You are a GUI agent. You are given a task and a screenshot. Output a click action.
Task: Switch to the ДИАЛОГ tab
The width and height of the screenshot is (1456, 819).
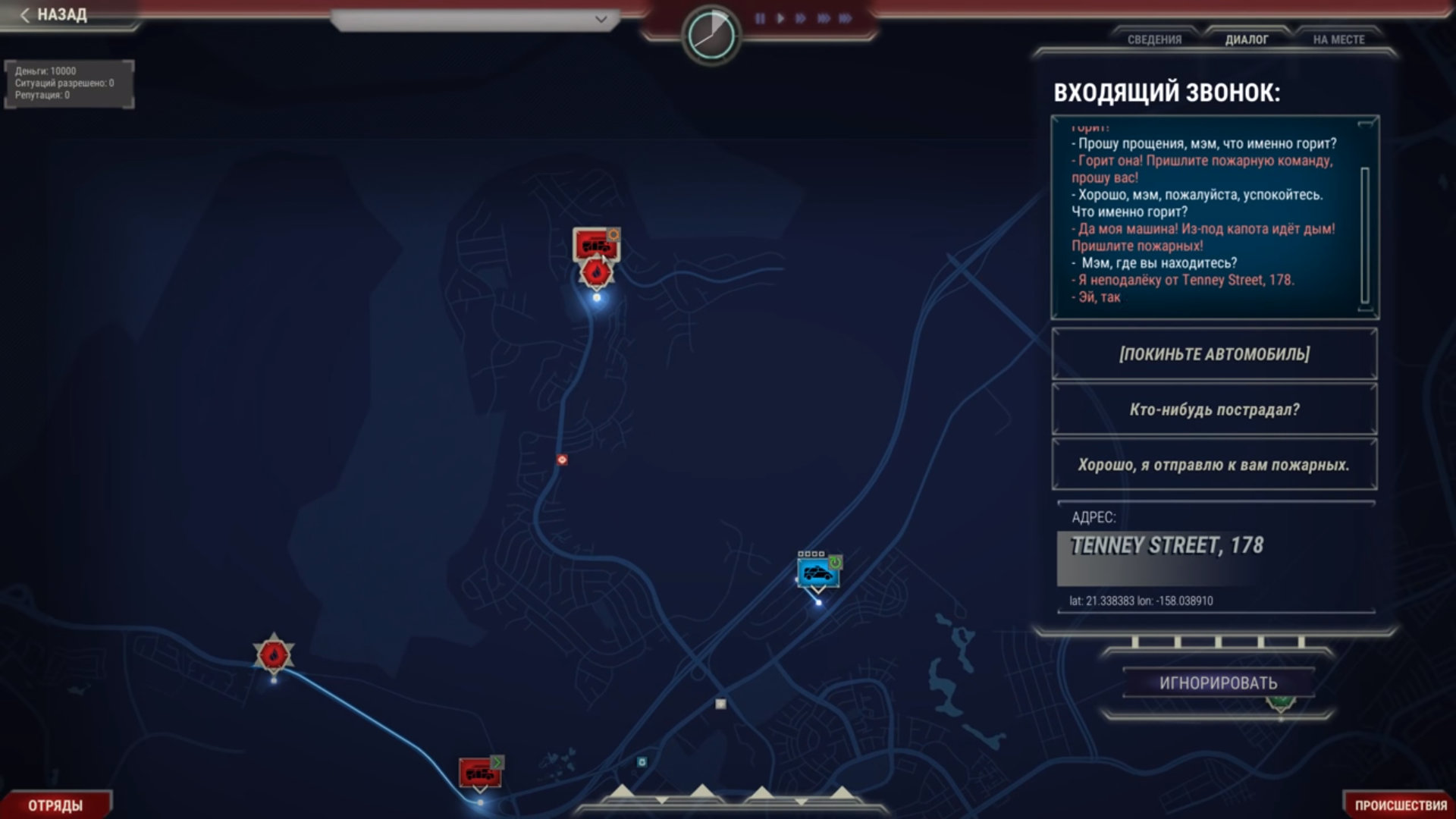tap(1247, 39)
